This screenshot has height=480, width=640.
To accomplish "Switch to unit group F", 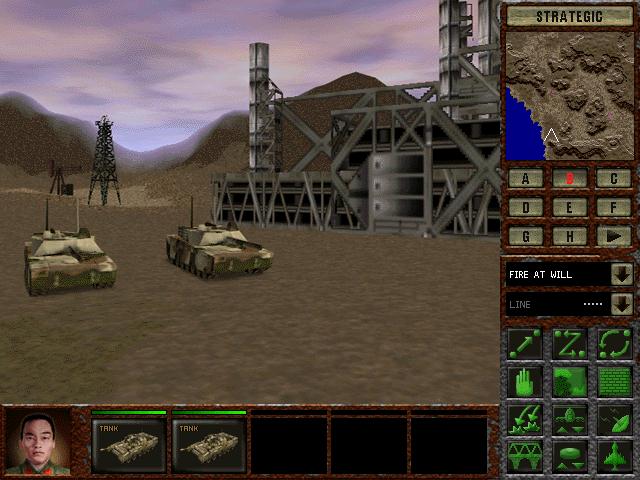I will point(614,208).
